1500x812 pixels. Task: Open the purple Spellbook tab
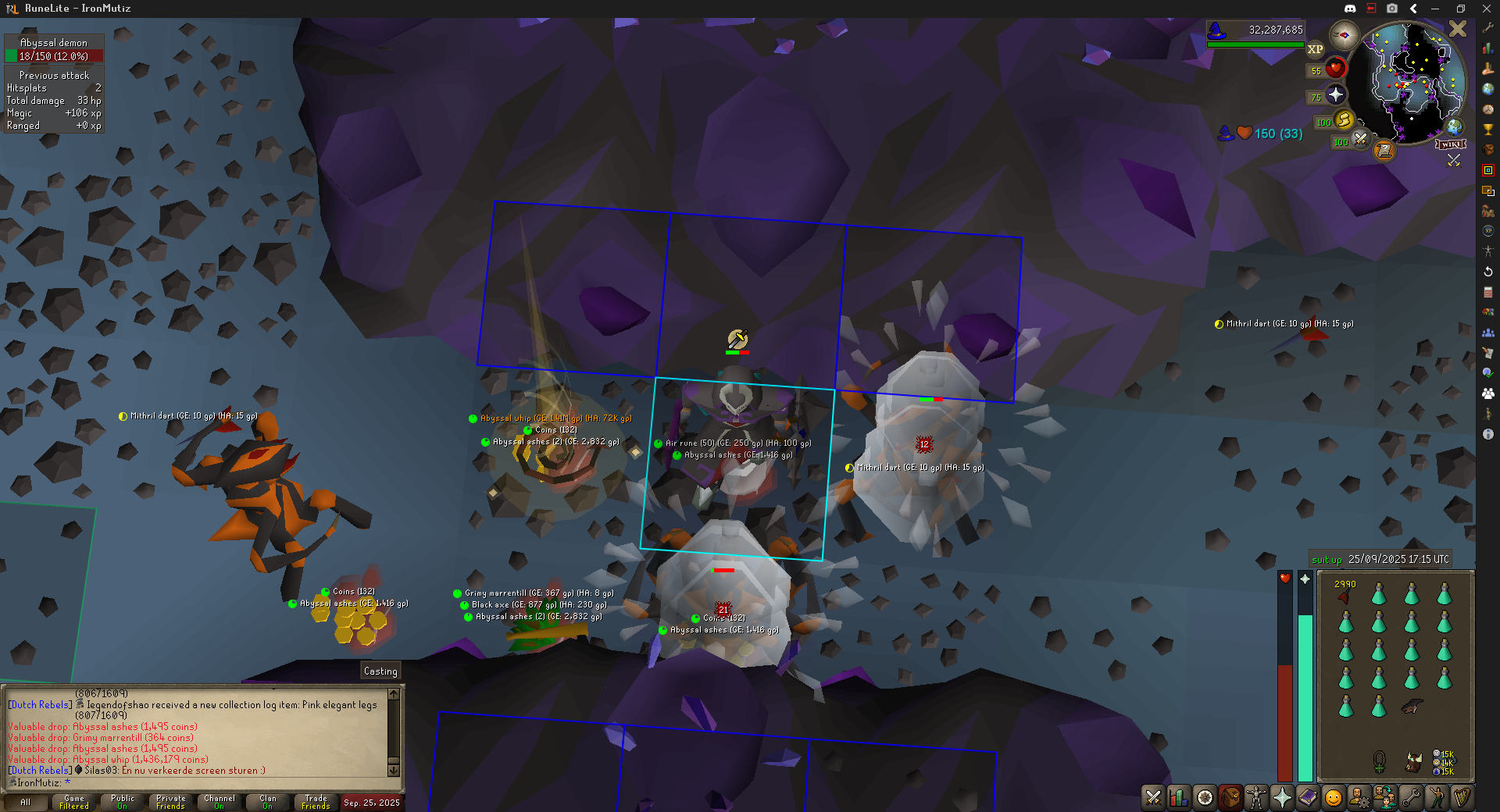(1307, 797)
